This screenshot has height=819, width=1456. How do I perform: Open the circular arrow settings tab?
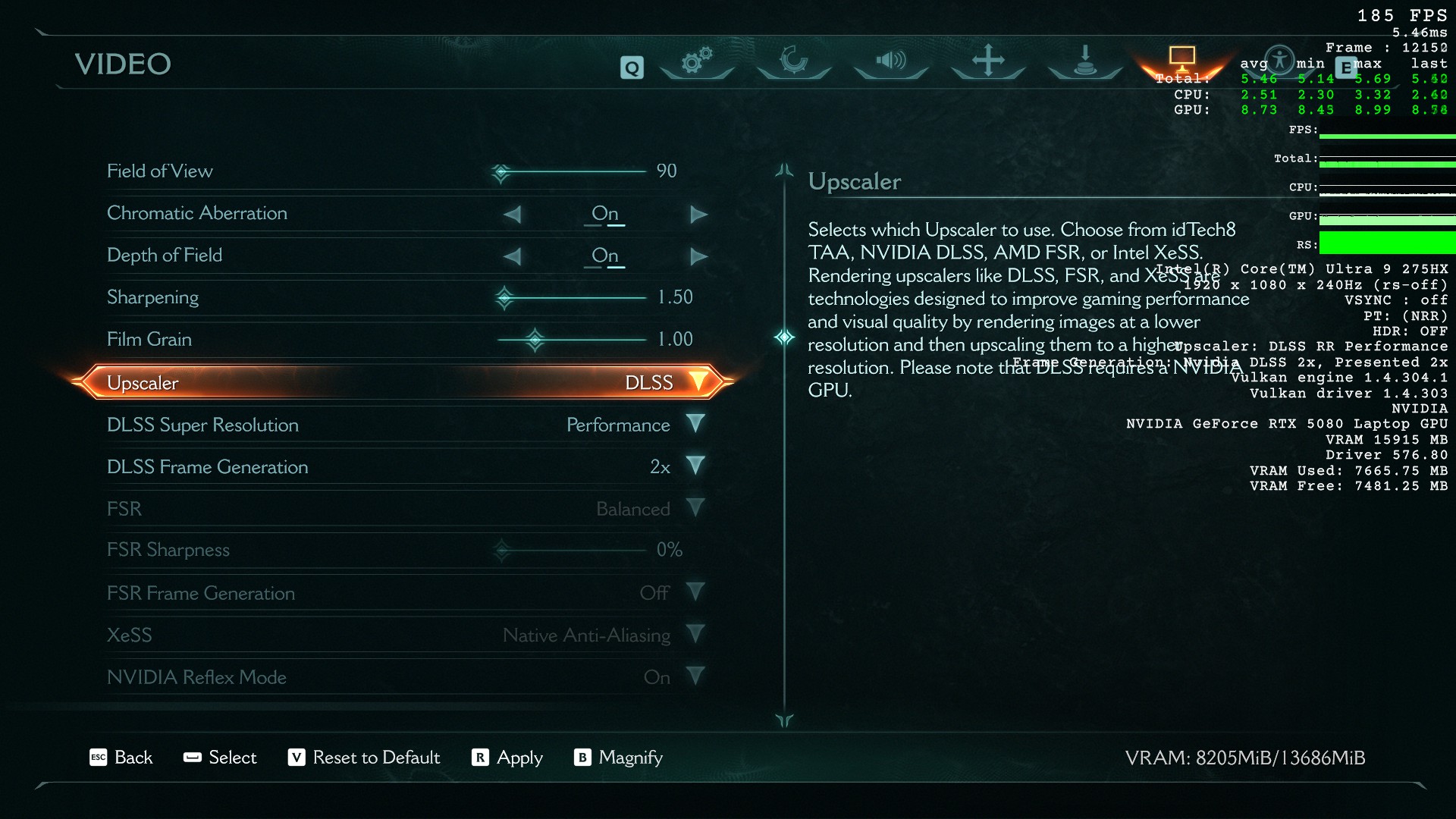click(x=794, y=61)
